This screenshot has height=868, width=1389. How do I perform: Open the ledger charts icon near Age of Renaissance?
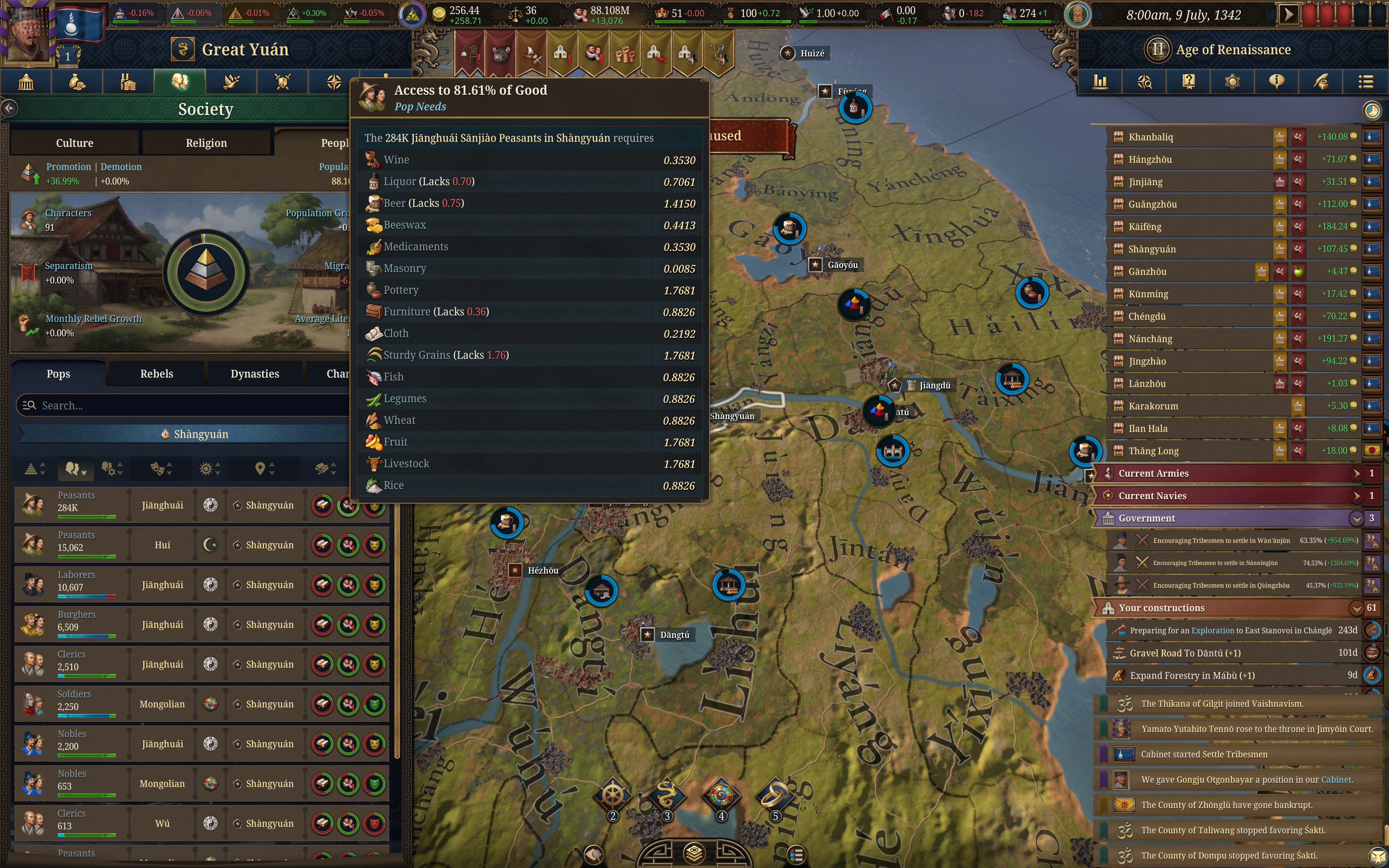(x=1100, y=81)
